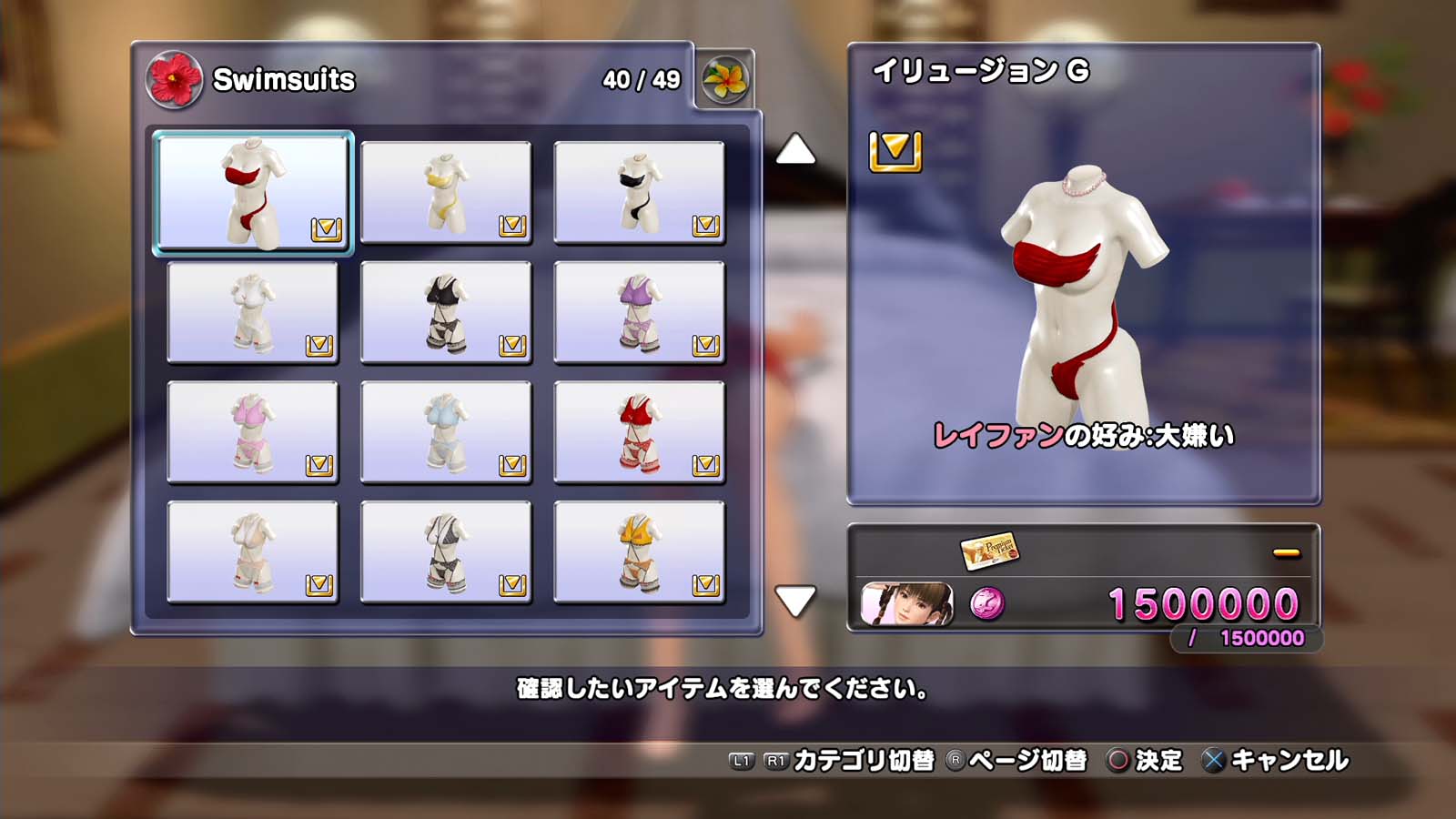Show the previous page with up arrow
The height and width of the screenshot is (819, 1456).
795,150
